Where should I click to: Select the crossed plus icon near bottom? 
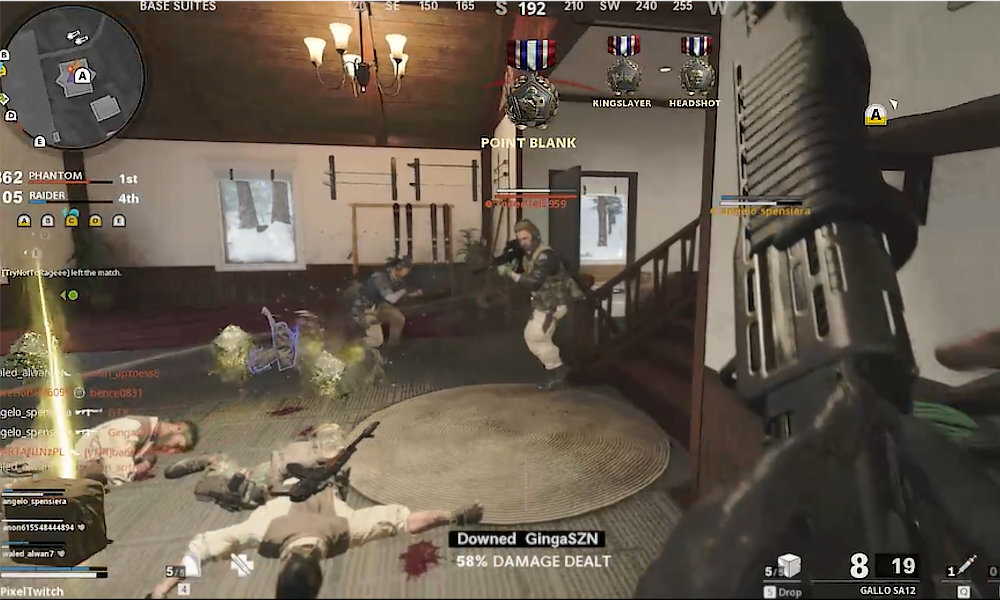coord(241,565)
